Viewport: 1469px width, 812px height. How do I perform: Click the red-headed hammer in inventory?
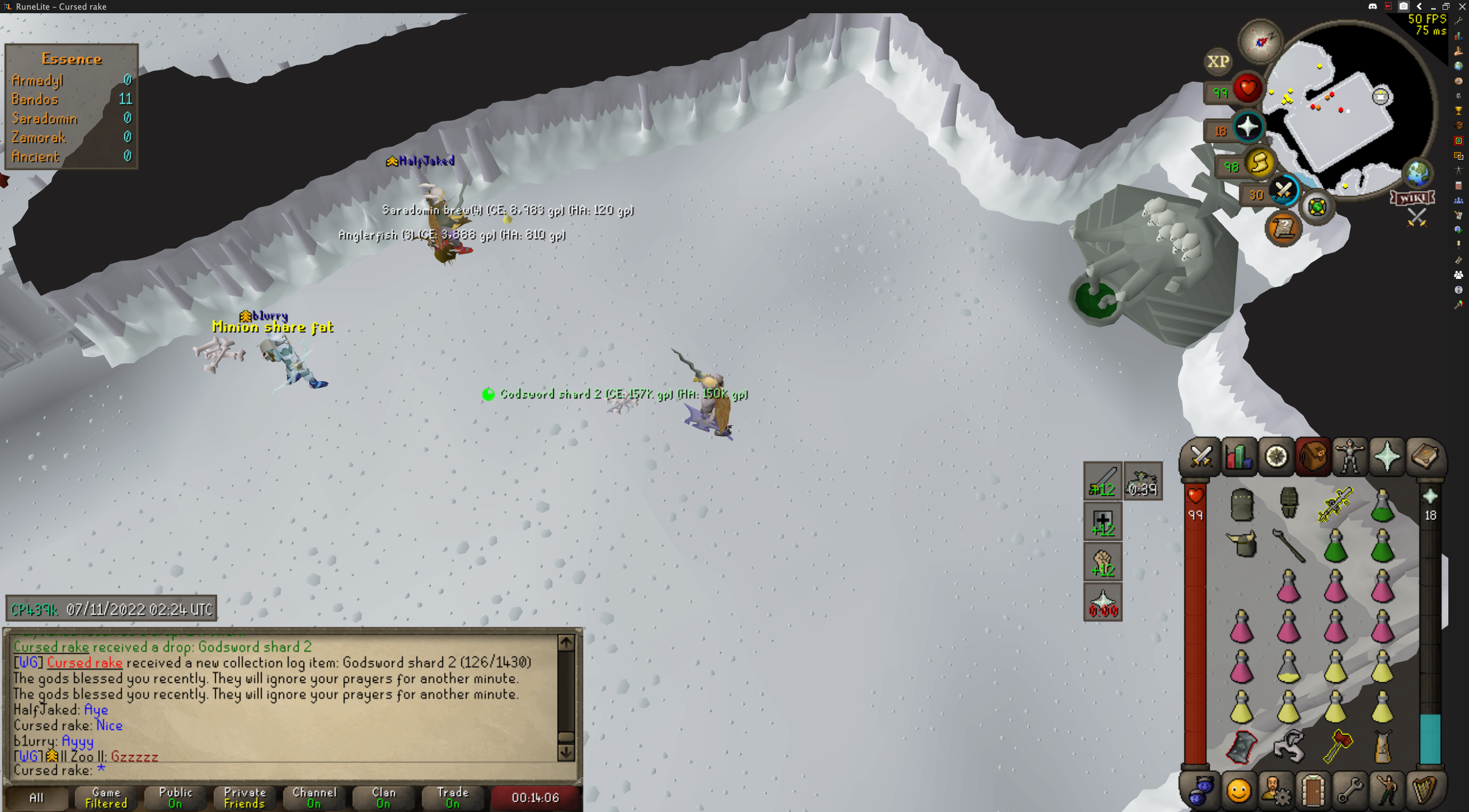(x=1337, y=745)
